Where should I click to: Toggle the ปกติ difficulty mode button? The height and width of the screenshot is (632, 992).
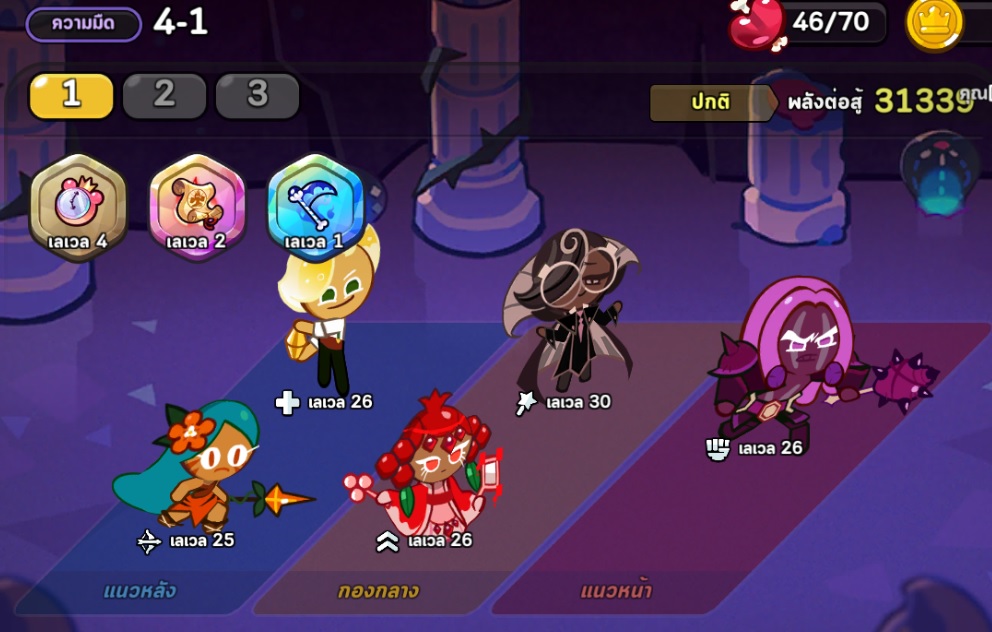(710, 102)
